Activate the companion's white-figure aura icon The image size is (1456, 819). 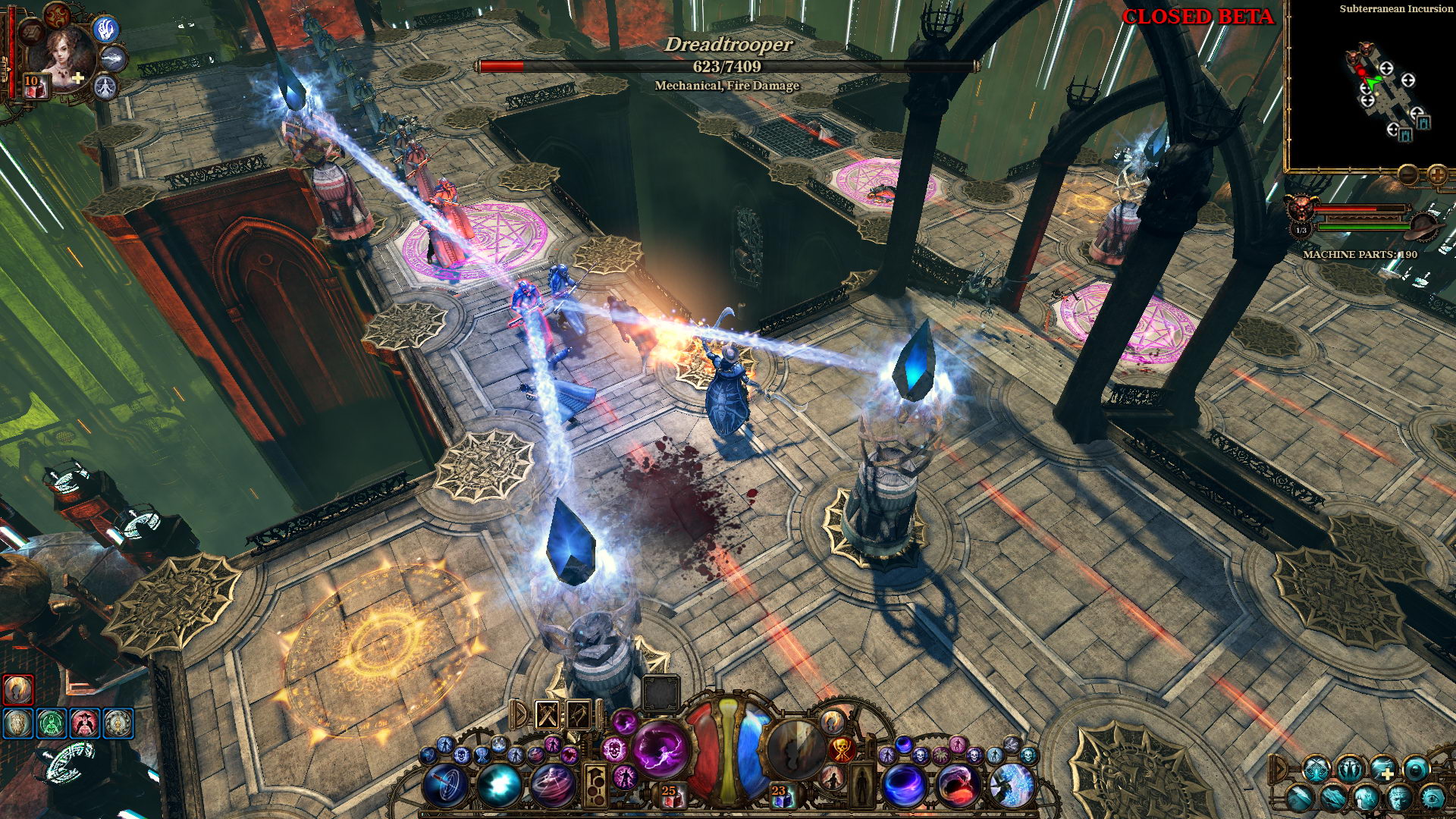[105, 87]
